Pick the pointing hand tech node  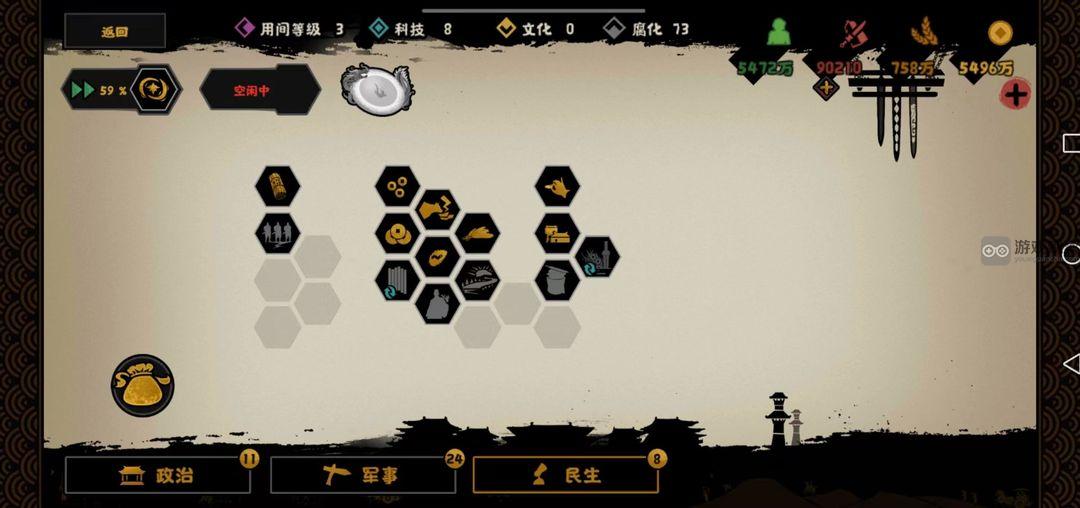pos(557,186)
